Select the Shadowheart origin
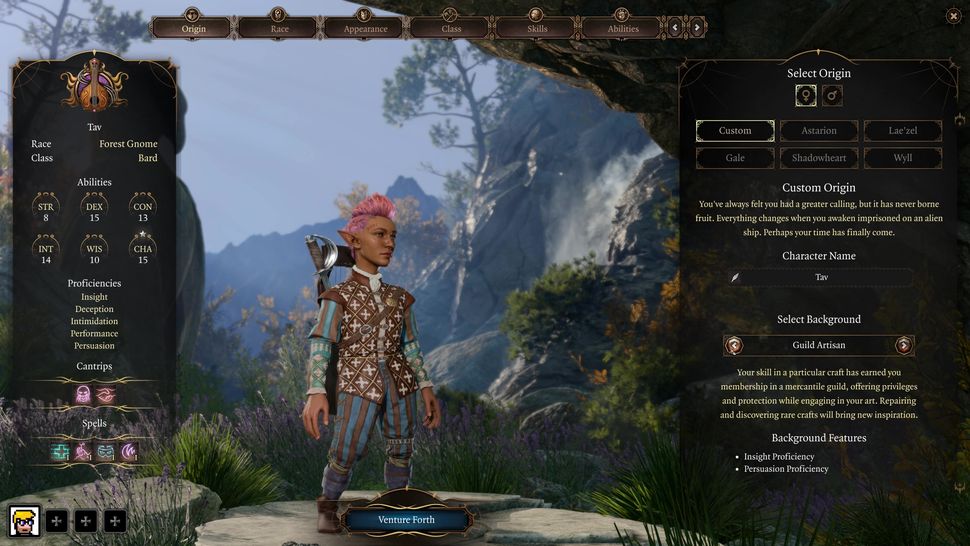 point(819,158)
